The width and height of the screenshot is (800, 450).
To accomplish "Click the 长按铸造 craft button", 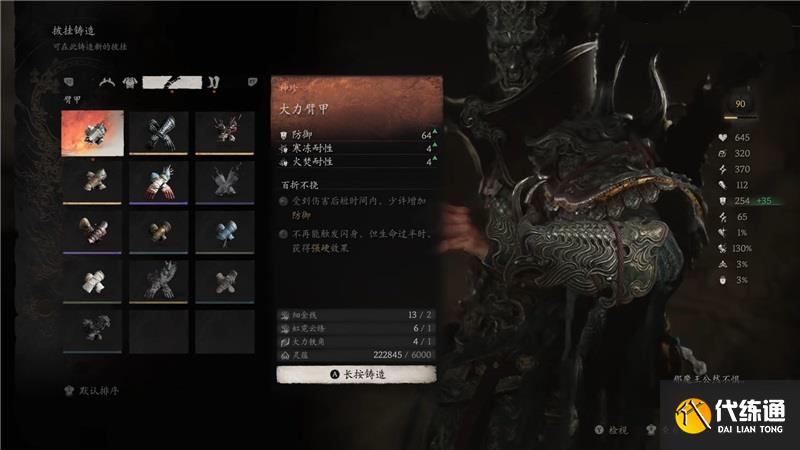I will [356, 374].
